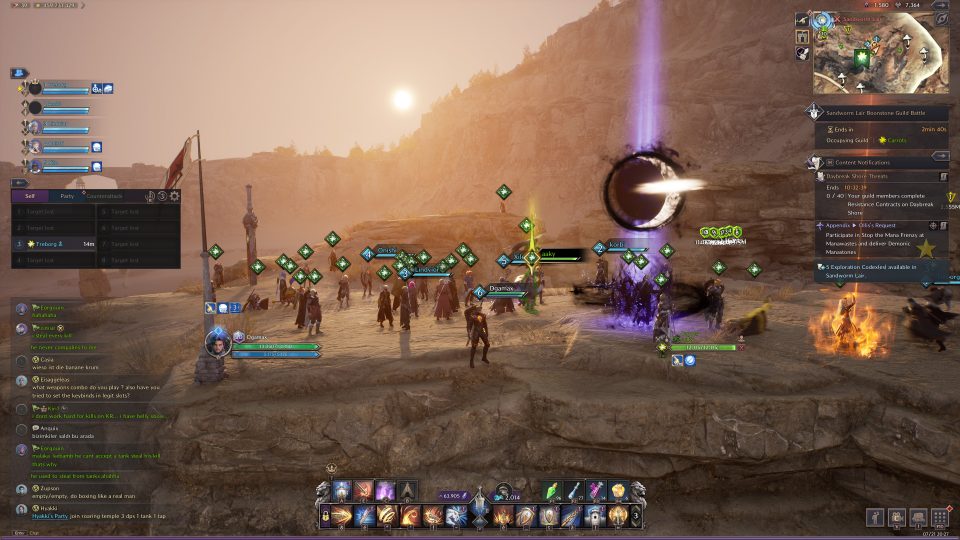Activate the purple lightning skill
Viewport: 960px width, 540px height.
[x=386, y=491]
